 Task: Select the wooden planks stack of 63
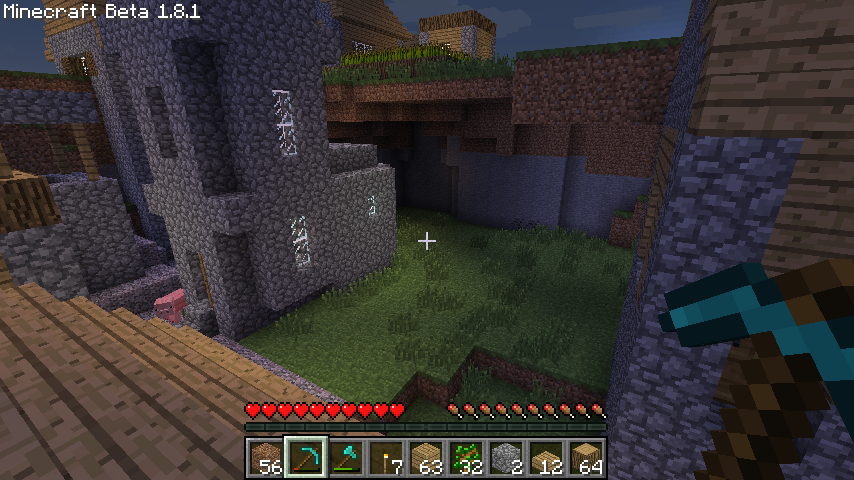click(x=426, y=458)
